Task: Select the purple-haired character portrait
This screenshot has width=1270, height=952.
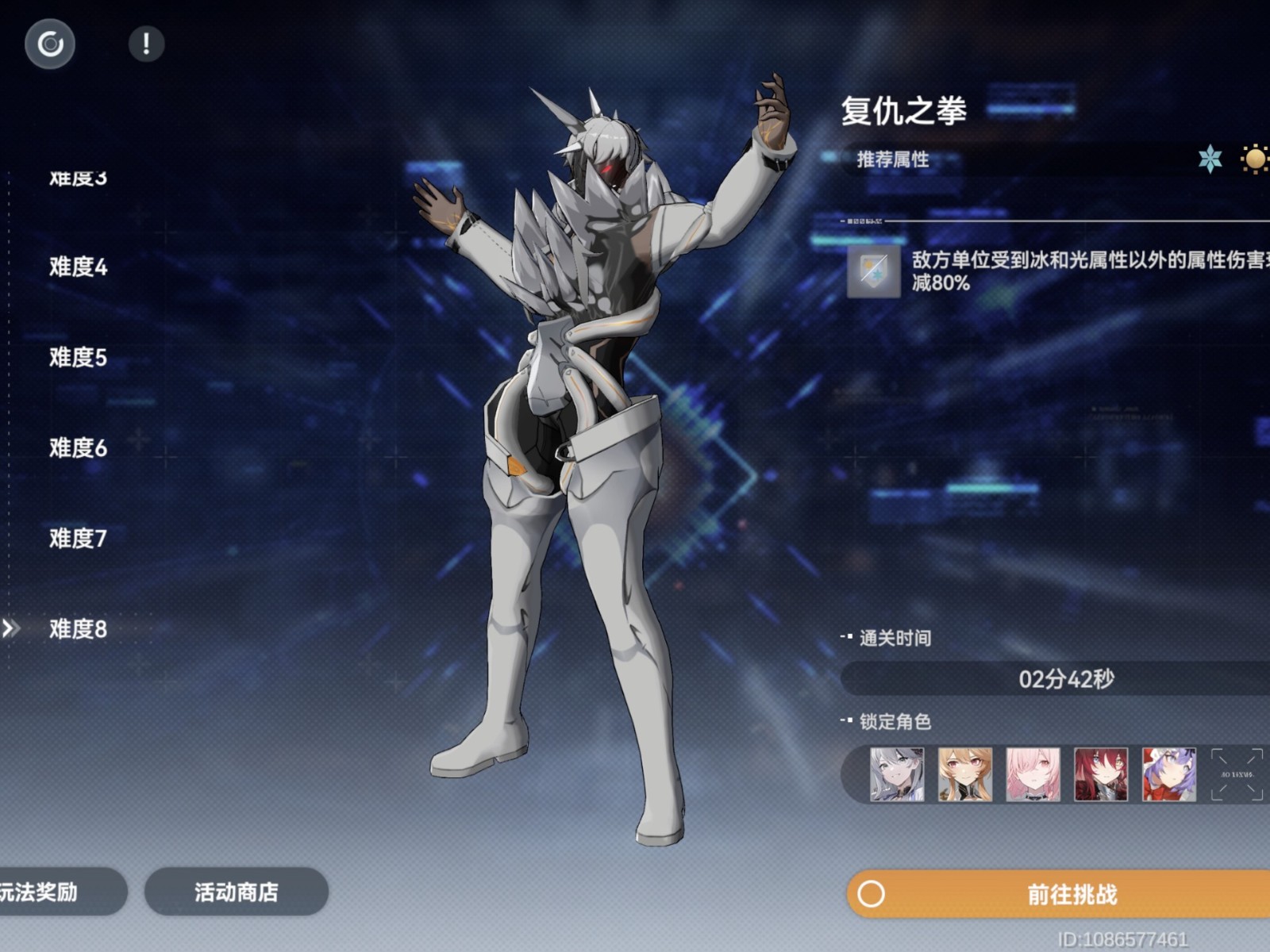Action: coord(1170,773)
